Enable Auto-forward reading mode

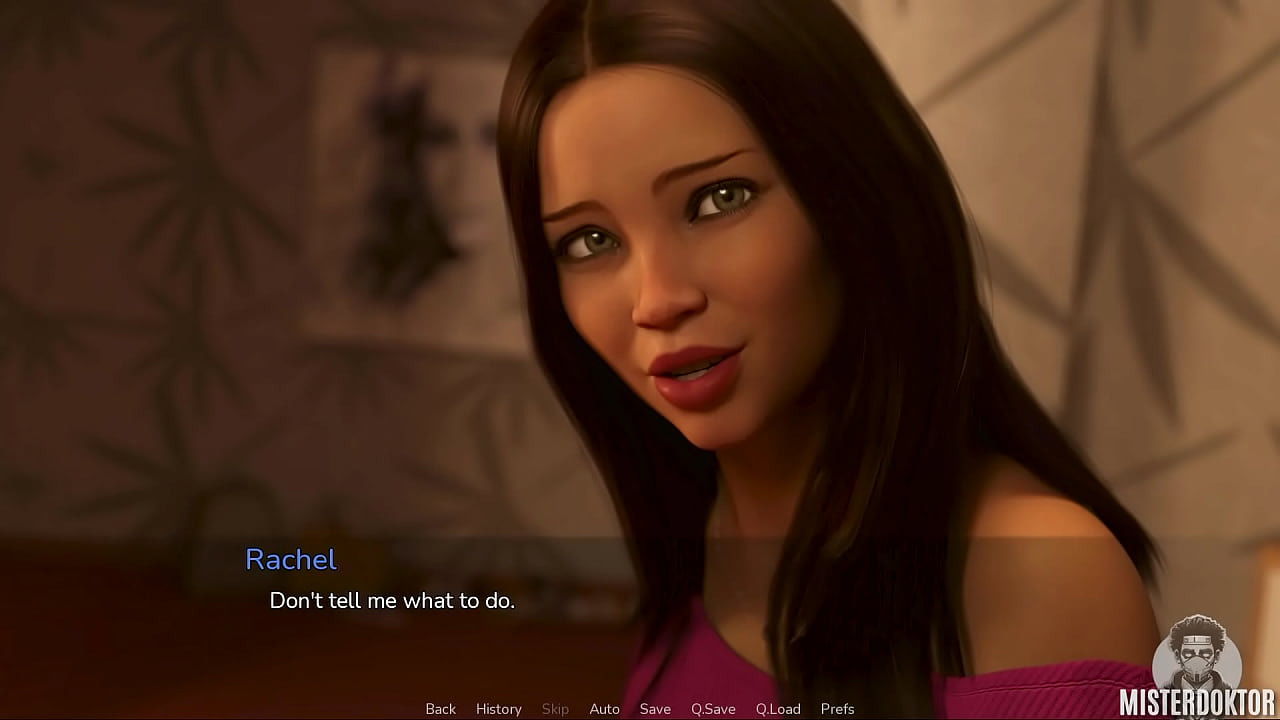point(604,708)
